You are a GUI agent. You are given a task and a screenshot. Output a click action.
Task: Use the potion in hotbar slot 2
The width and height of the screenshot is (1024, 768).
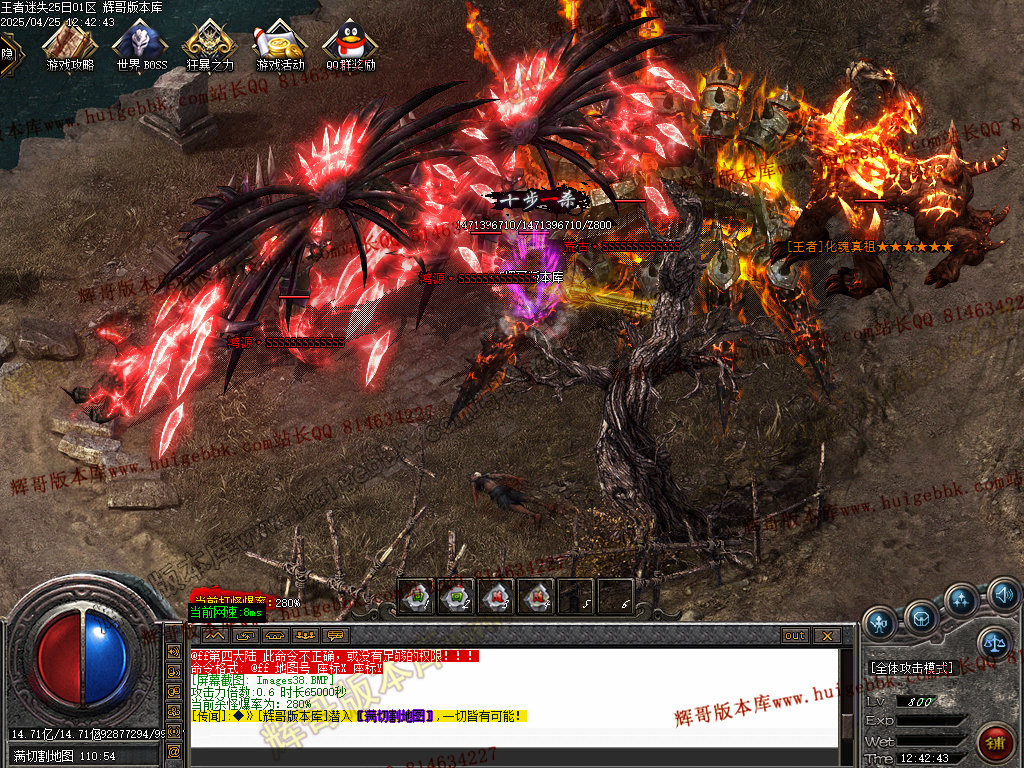coord(456,597)
